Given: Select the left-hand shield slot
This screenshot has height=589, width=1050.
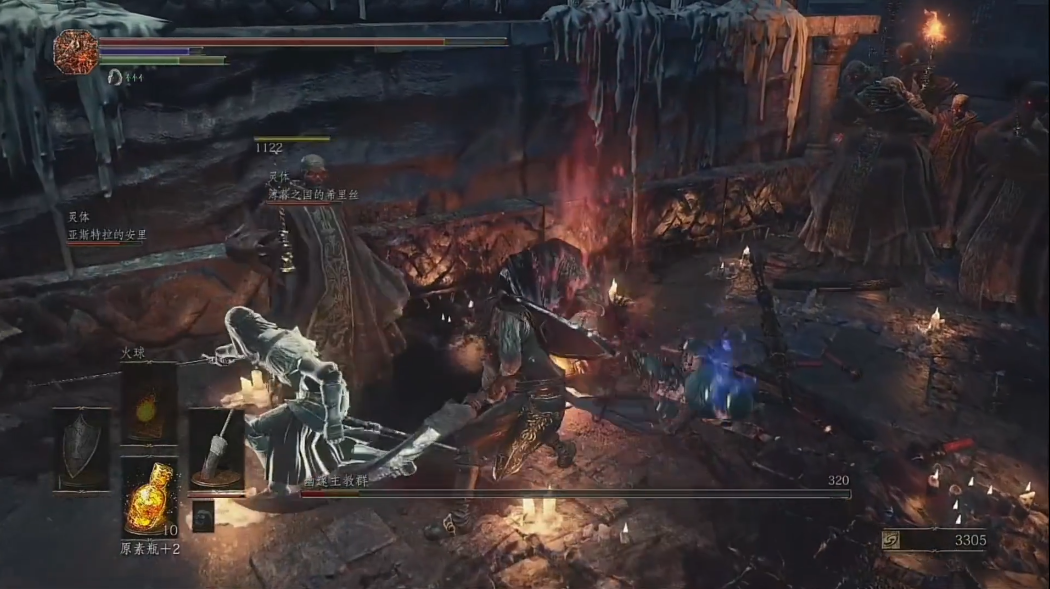Looking at the screenshot, I should 82,450.
